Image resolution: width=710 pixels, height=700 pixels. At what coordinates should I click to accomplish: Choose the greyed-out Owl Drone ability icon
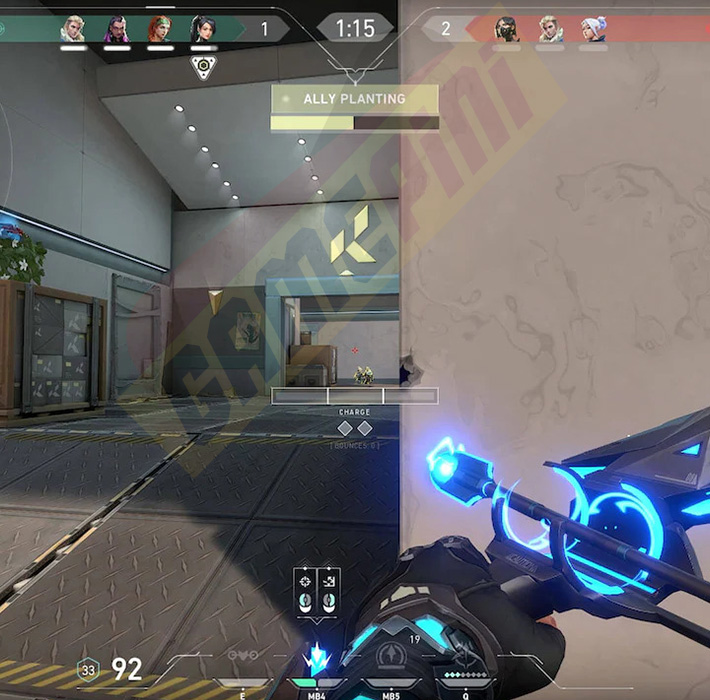click(x=243, y=657)
